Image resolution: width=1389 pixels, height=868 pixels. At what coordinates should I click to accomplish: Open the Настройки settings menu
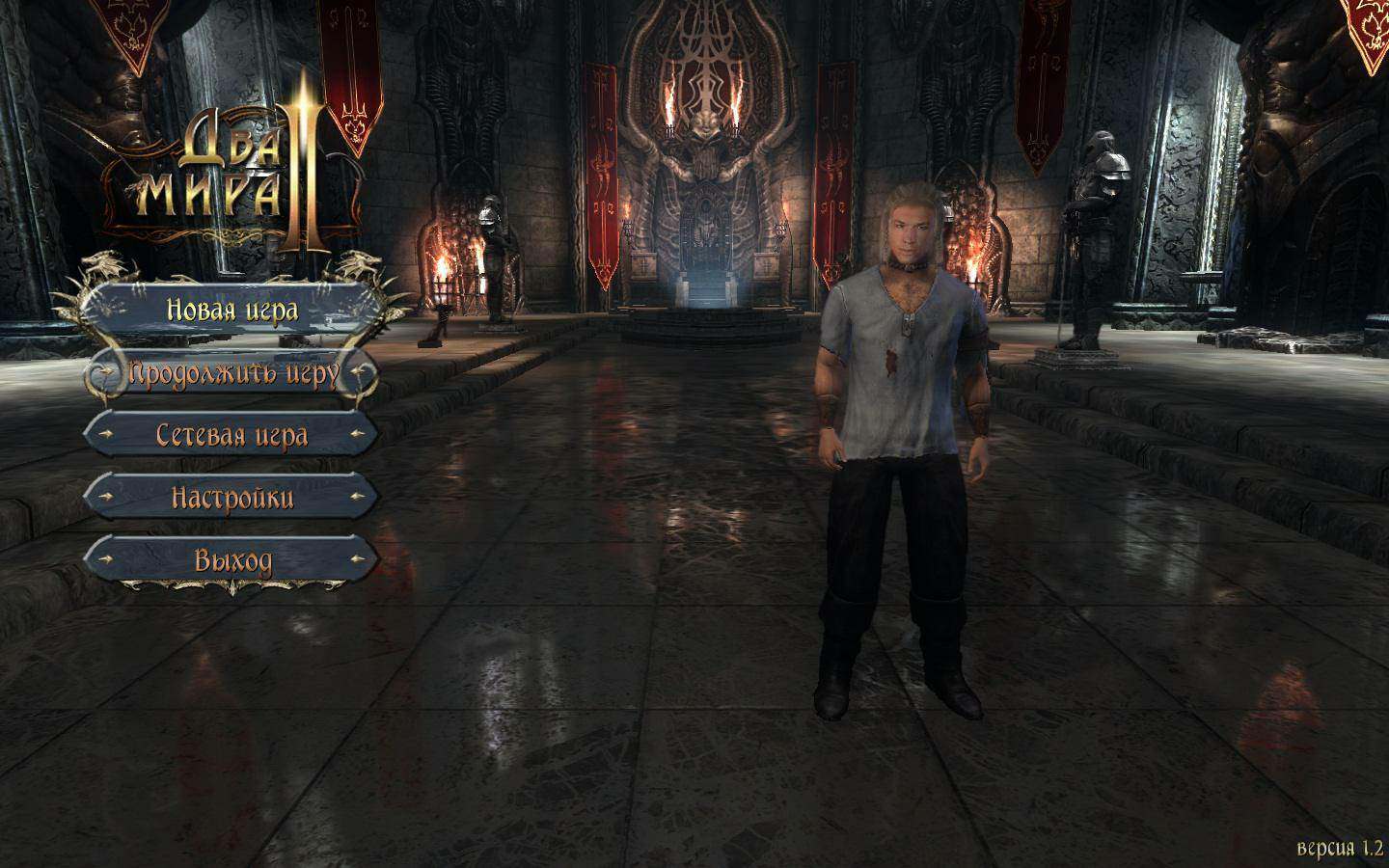pyautogui.click(x=232, y=498)
